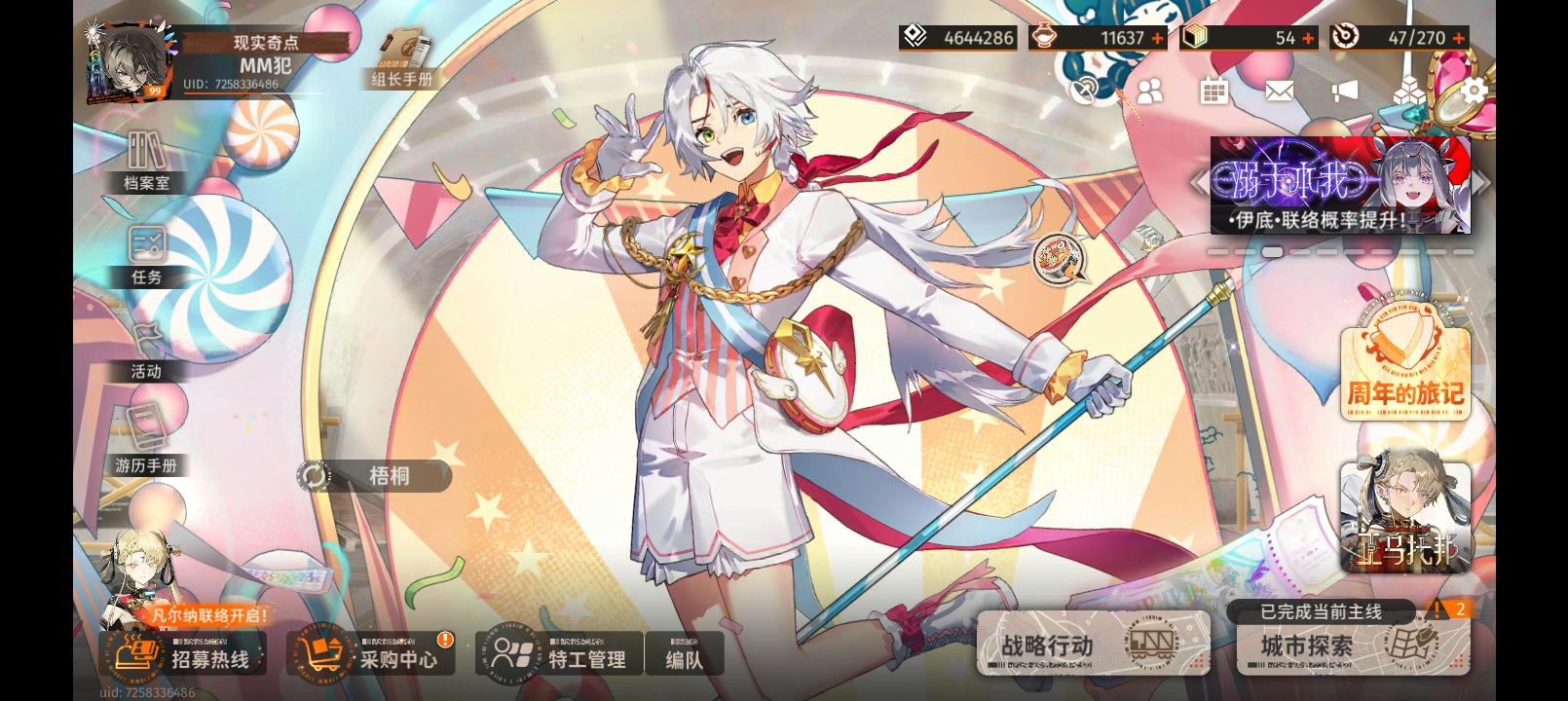Open the friends list icon
Image resolution: width=1568 pixels, height=701 pixels.
coord(1148,89)
